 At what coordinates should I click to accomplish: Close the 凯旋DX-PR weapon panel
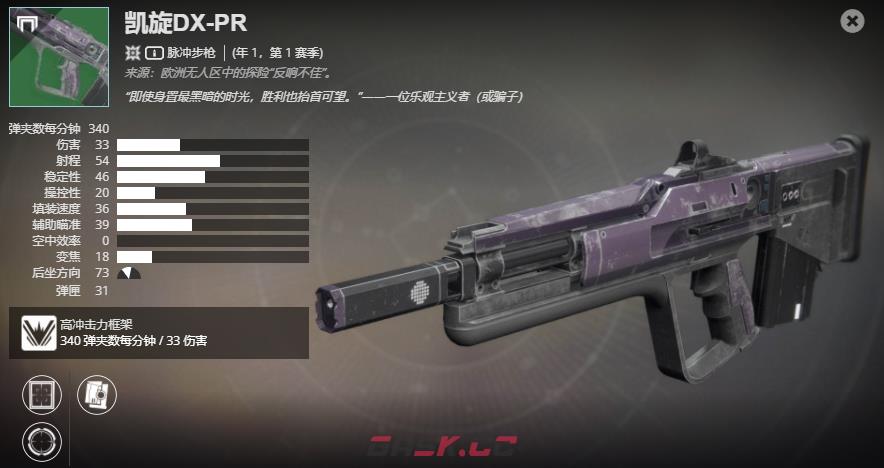point(852,21)
